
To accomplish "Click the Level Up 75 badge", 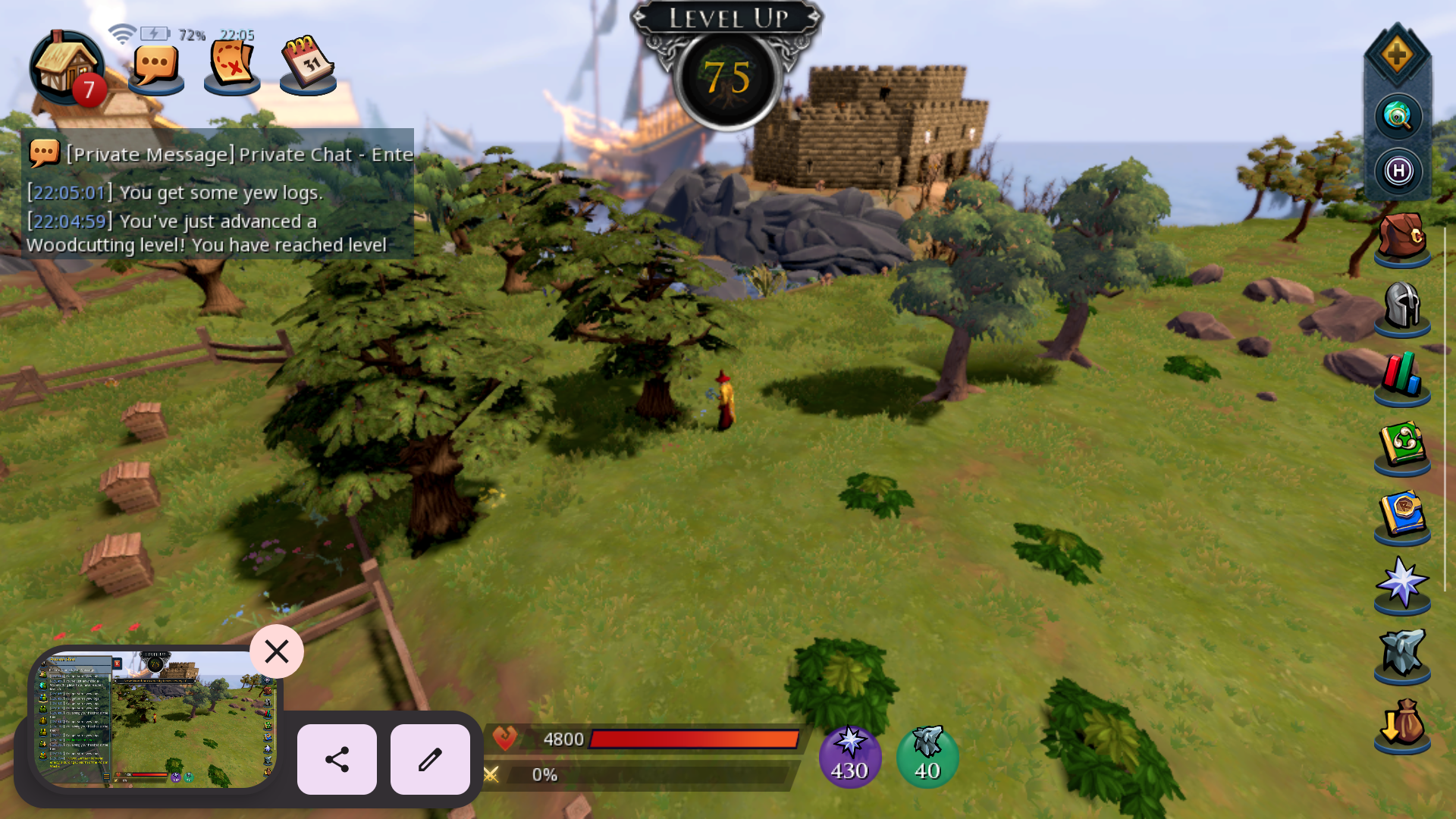I will coord(728,76).
